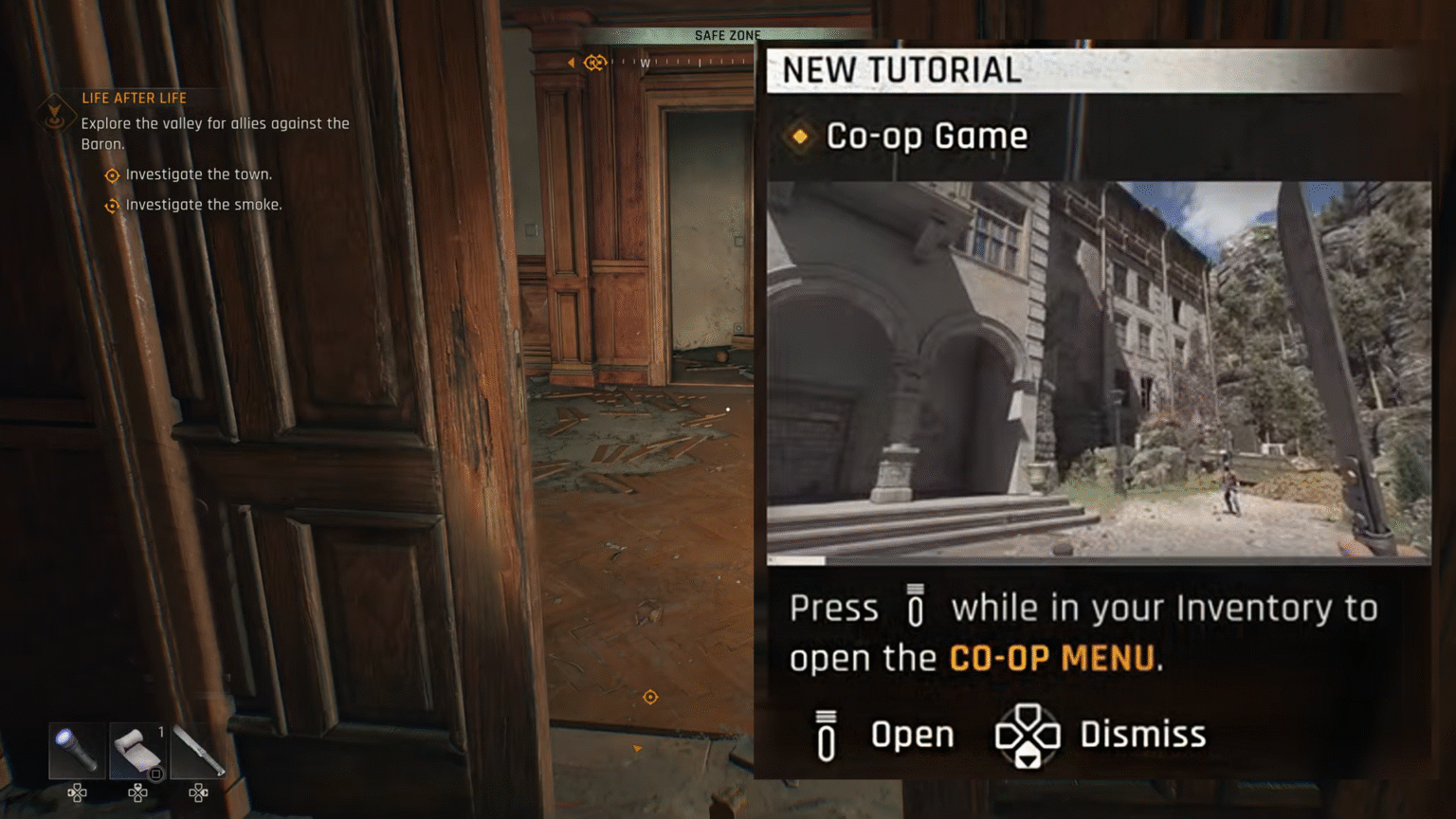Select the flashlight quick-slot icon
Screen dimensions: 1456x819
[75, 751]
